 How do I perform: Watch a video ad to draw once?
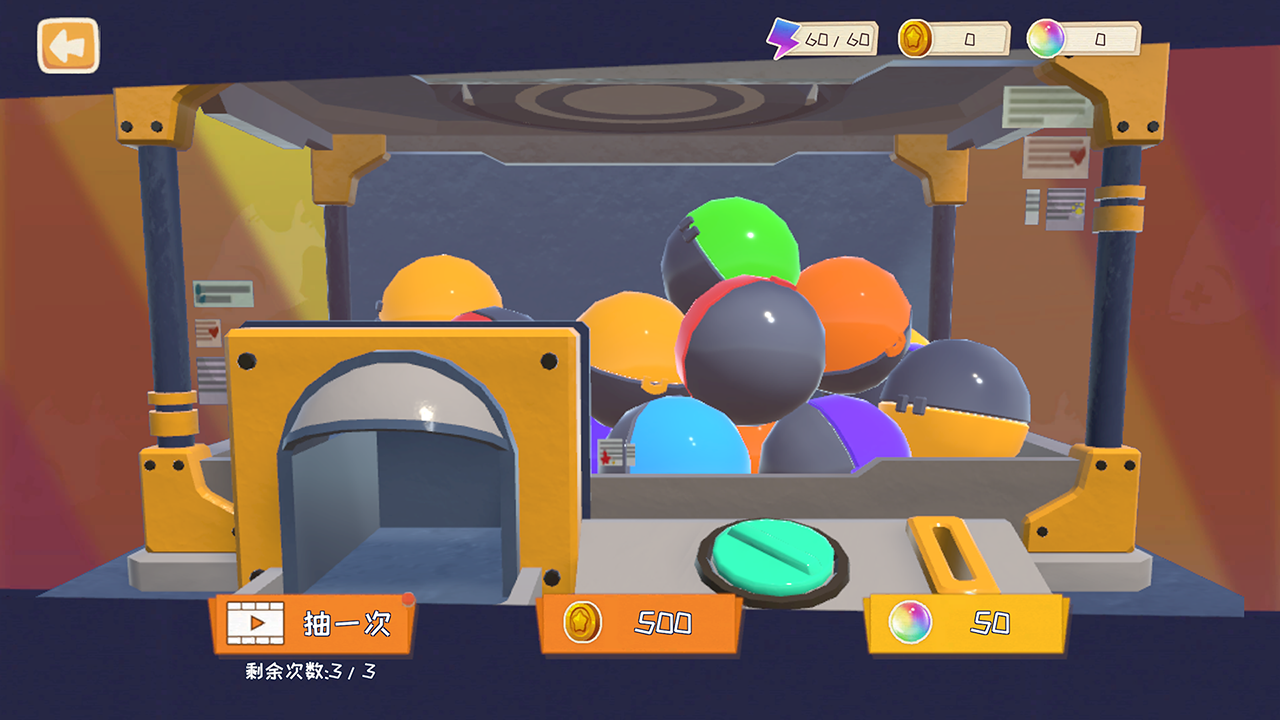coord(312,624)
